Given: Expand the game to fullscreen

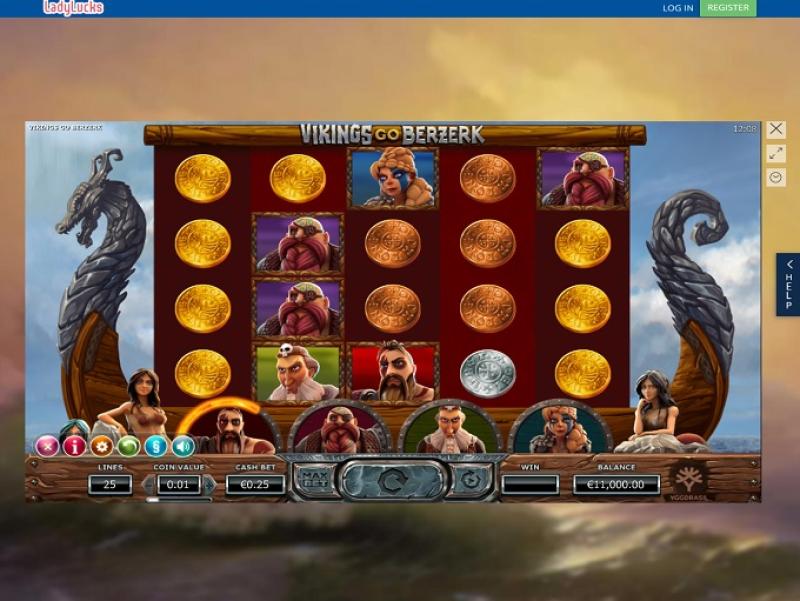Looking at the screenshot, I should click(776, 154).
